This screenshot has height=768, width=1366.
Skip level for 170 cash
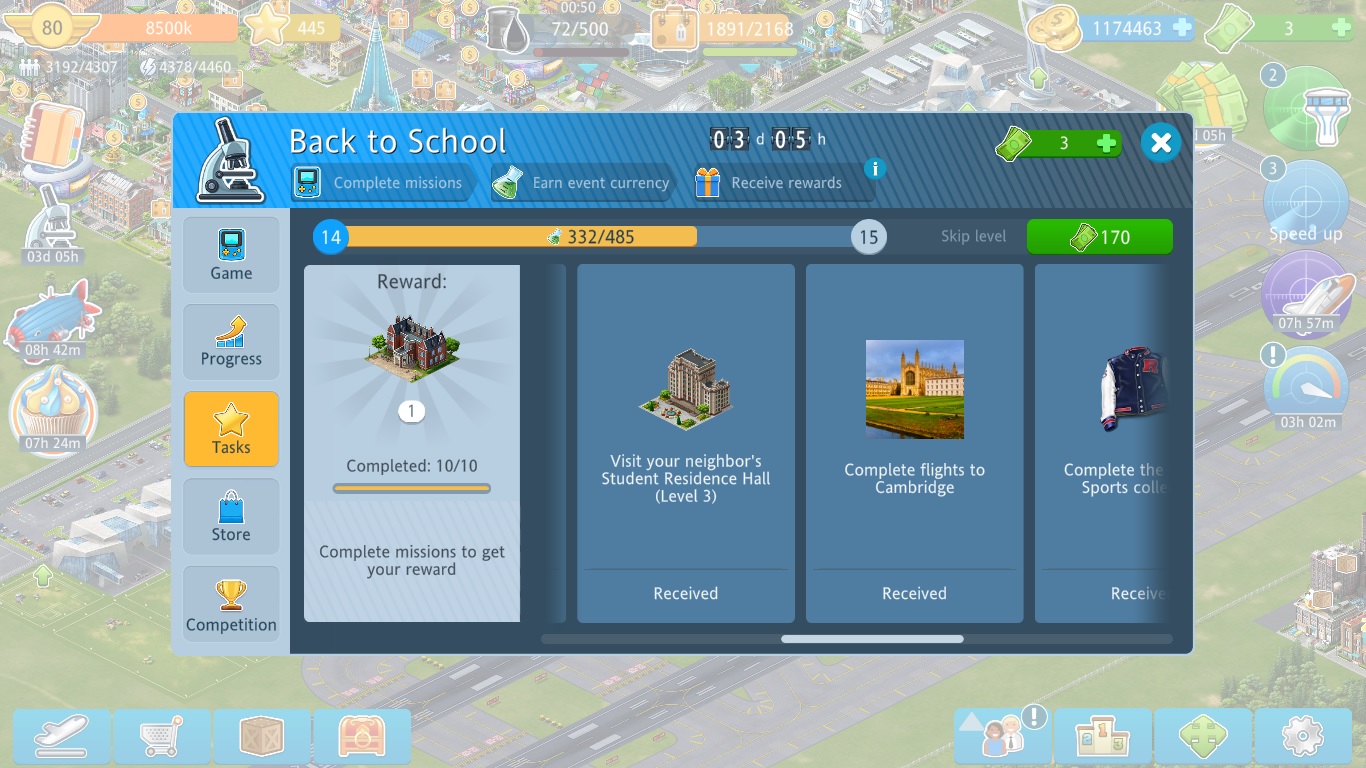click(1099, 237)
